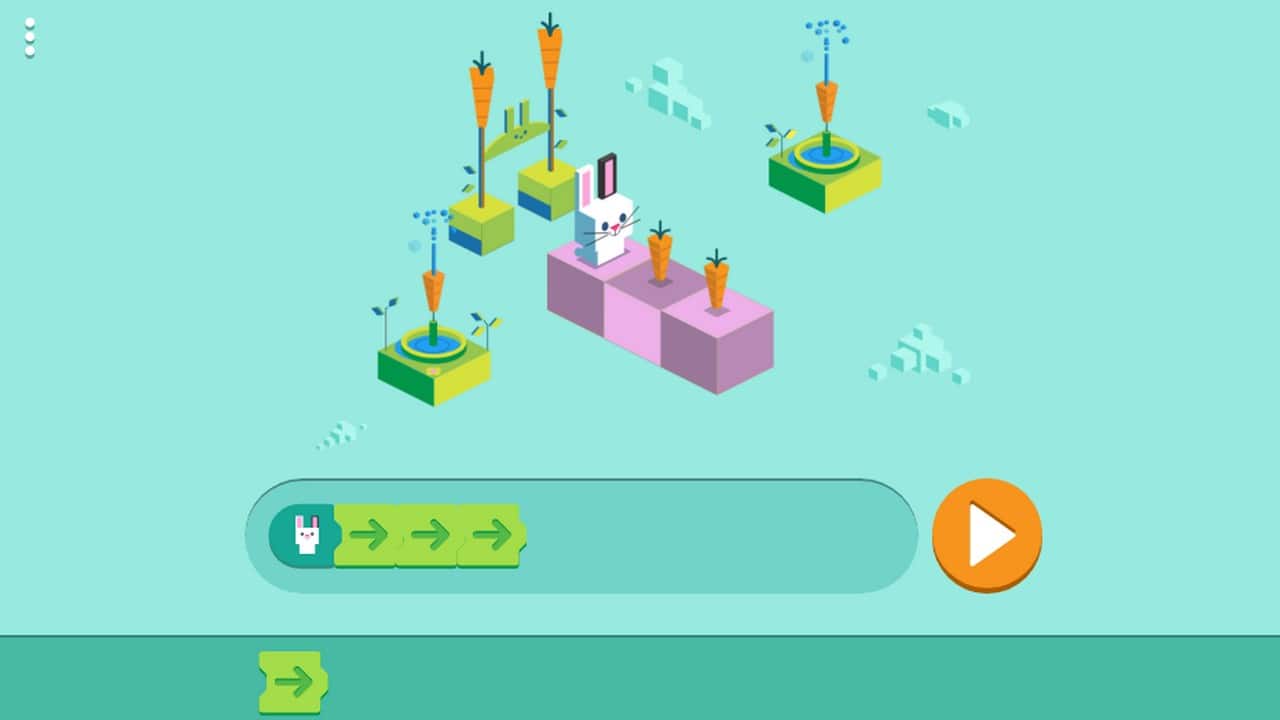Select the rabbit start block in the sequence
The image size is (1280, 720).
[307, 535]
